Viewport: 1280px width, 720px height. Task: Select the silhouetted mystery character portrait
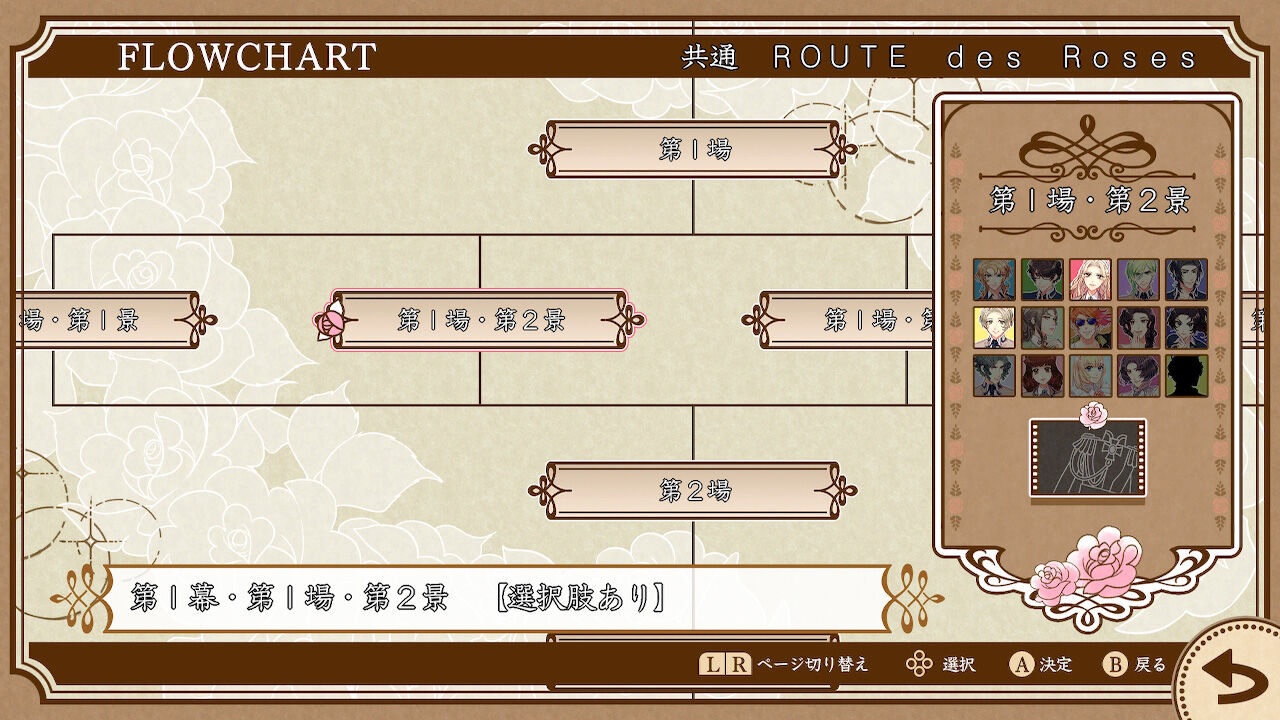(1186, 376)
